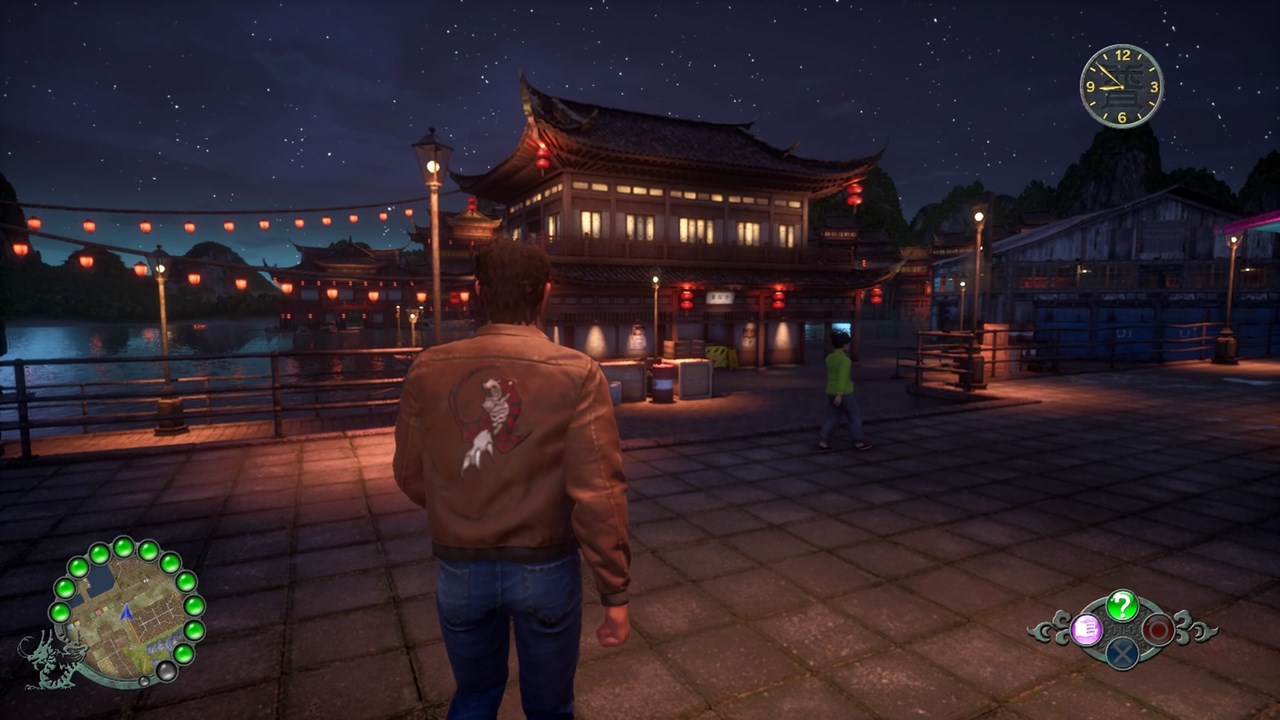Select the green question mark help icon

(x=1122, y=605)
